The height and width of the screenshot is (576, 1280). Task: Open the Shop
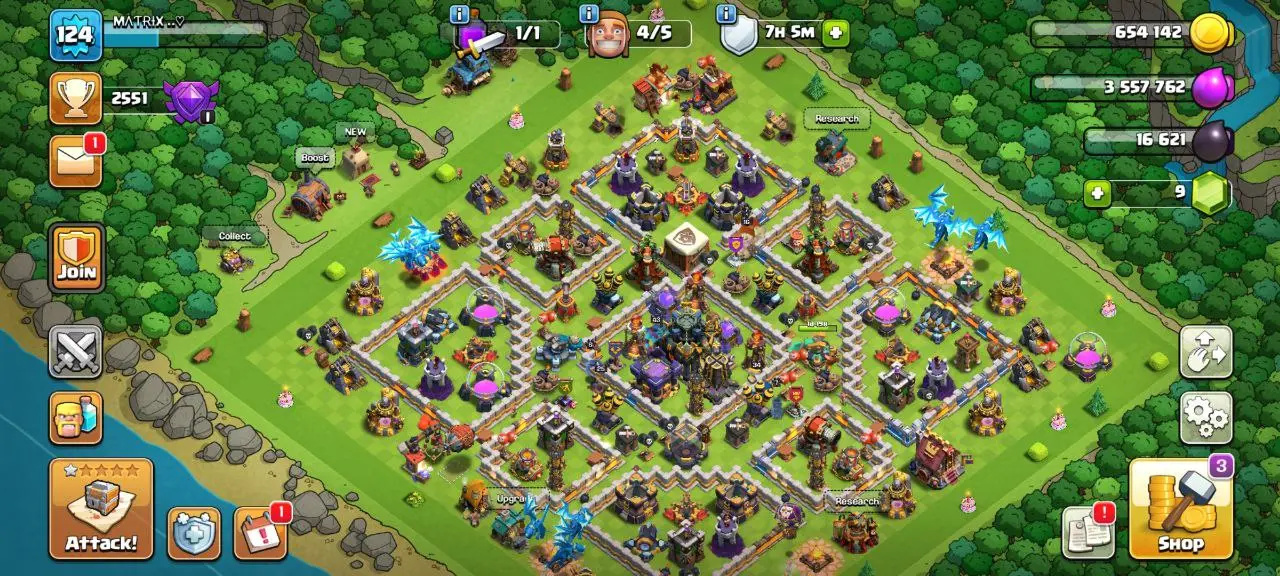pyautogui.click(x=1180, y=509)
